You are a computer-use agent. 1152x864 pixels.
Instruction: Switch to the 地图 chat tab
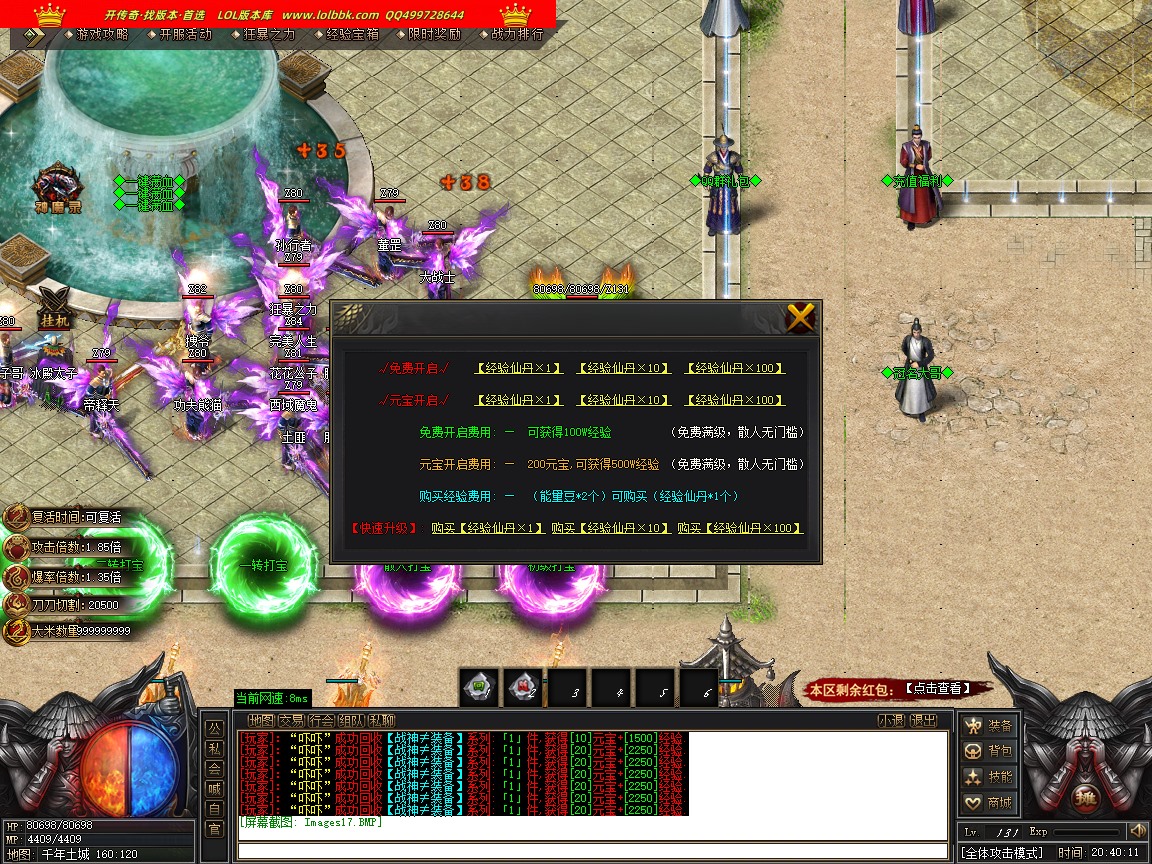(261, 720)
